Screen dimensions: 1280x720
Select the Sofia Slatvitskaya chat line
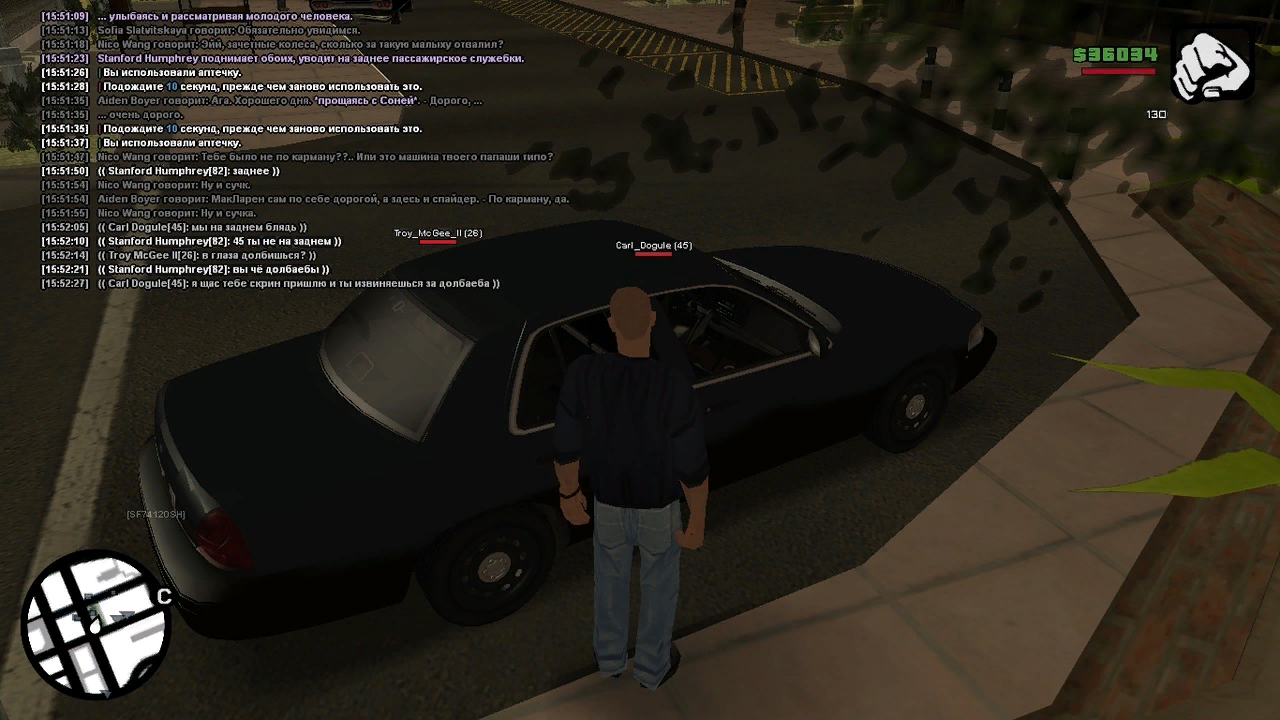(x=228, y=31)
